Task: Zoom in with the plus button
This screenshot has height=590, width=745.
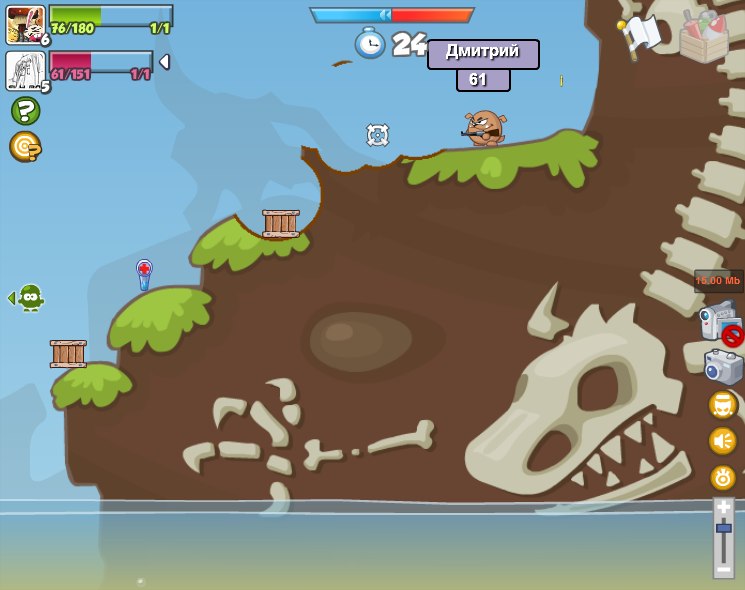Action: point(723,508)
